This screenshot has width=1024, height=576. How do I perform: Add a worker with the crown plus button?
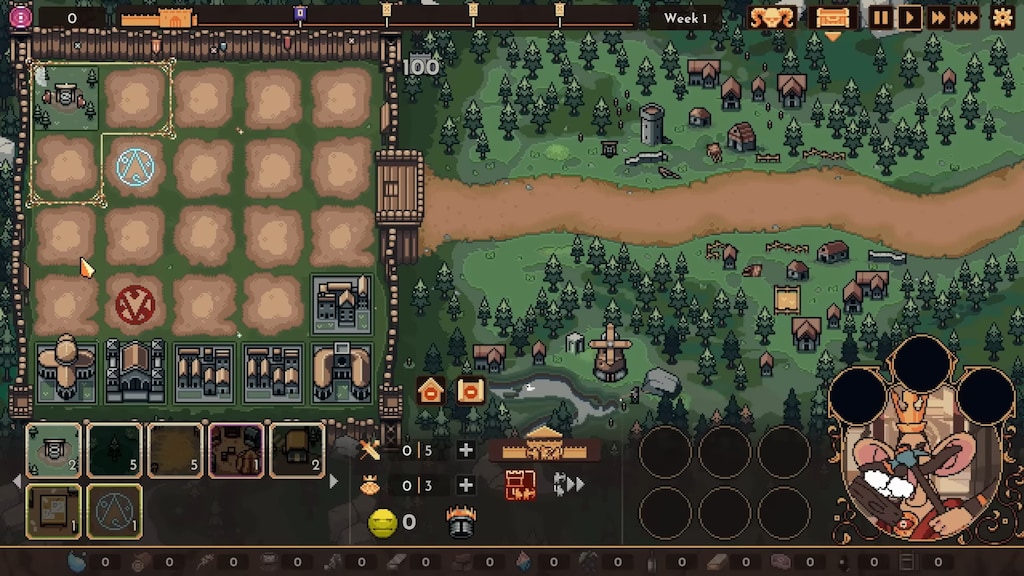(x=465, y=485)
